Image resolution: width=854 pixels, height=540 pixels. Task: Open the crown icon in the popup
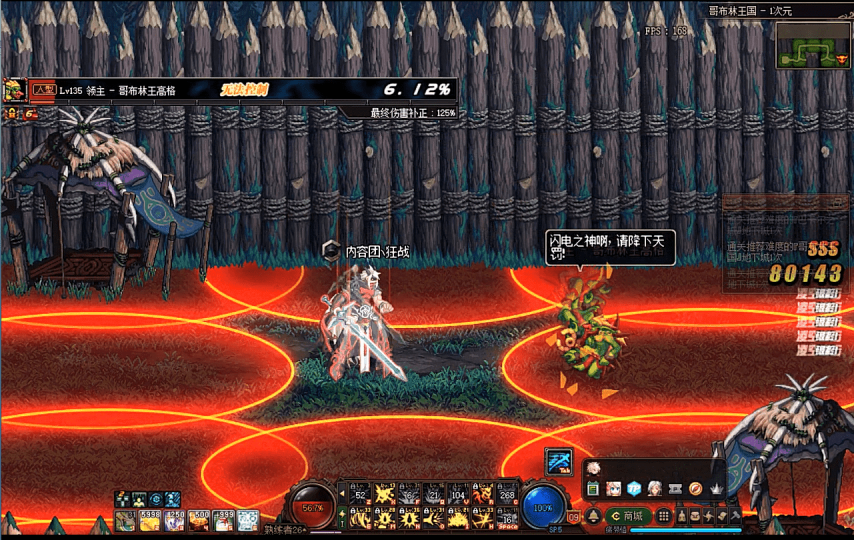717,488
